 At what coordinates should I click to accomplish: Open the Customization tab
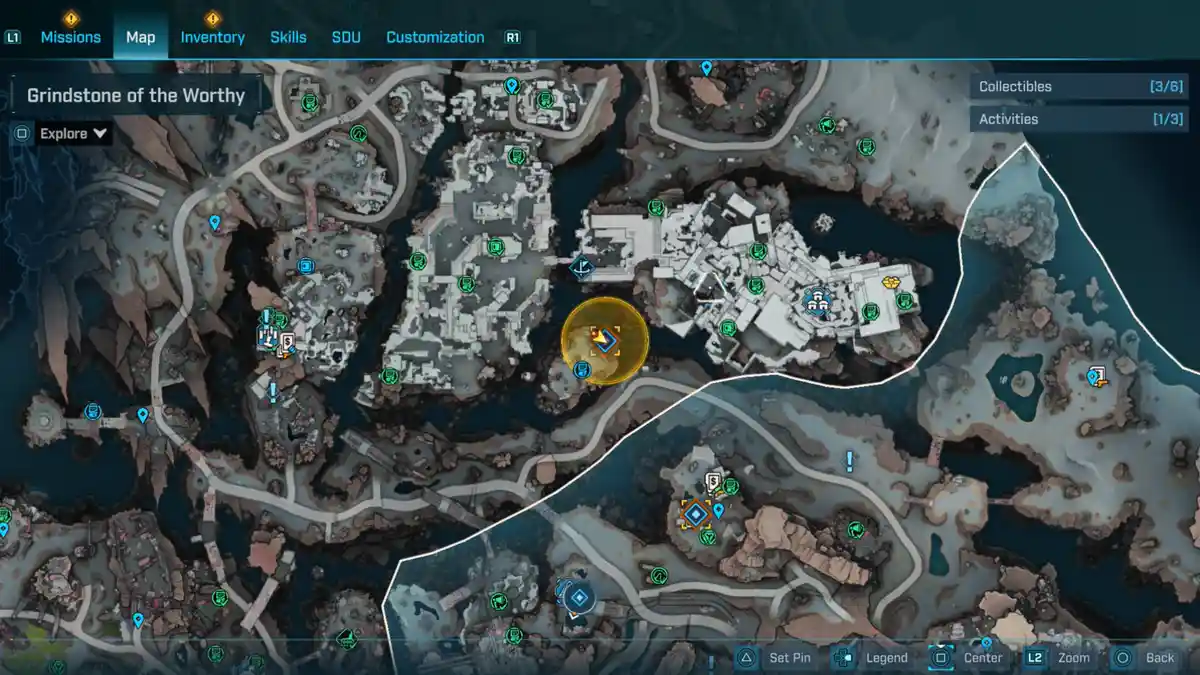click(x=435, y=37)
